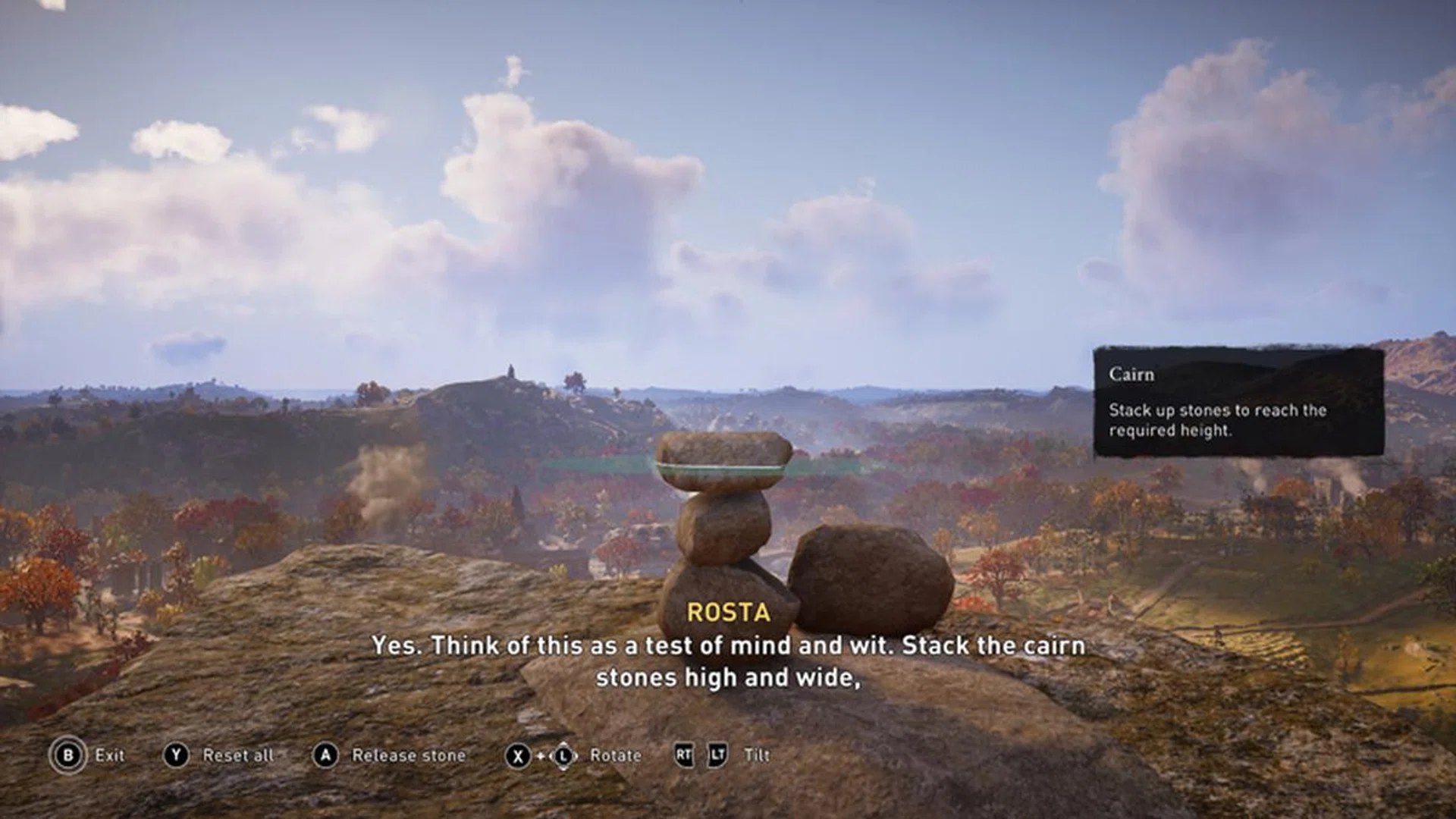Select the Y button icon for Reset all
The height and width of the screenshot is (819, 1456).
tap(177, 755)
